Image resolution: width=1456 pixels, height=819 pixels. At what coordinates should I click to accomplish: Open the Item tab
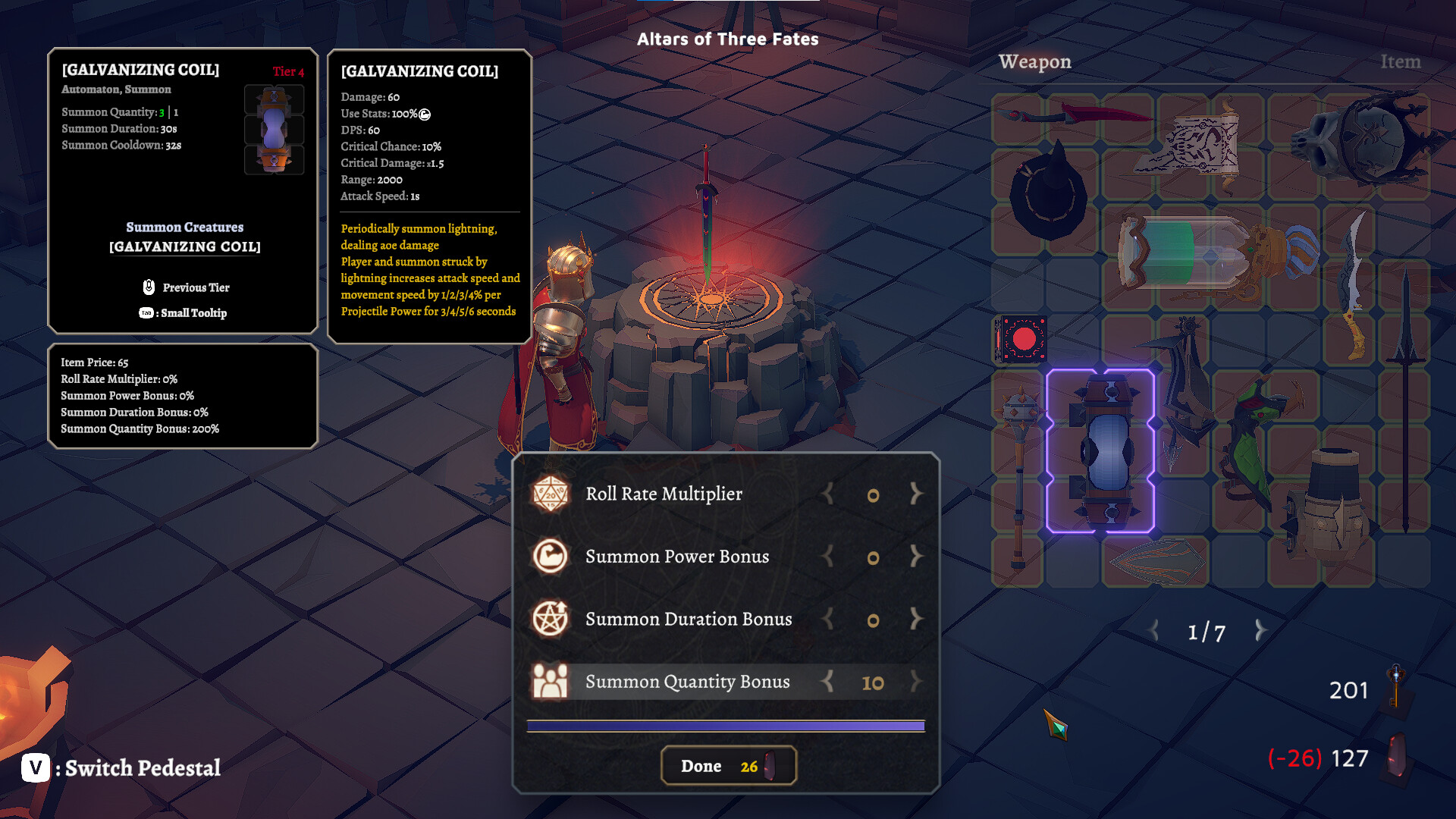[x=1400, y=61]
